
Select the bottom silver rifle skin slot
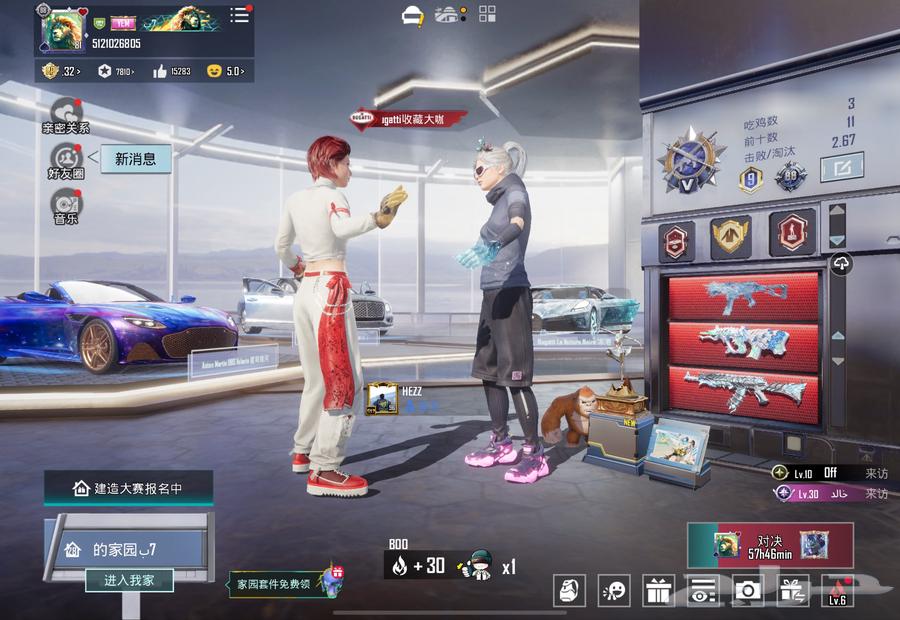742,393
